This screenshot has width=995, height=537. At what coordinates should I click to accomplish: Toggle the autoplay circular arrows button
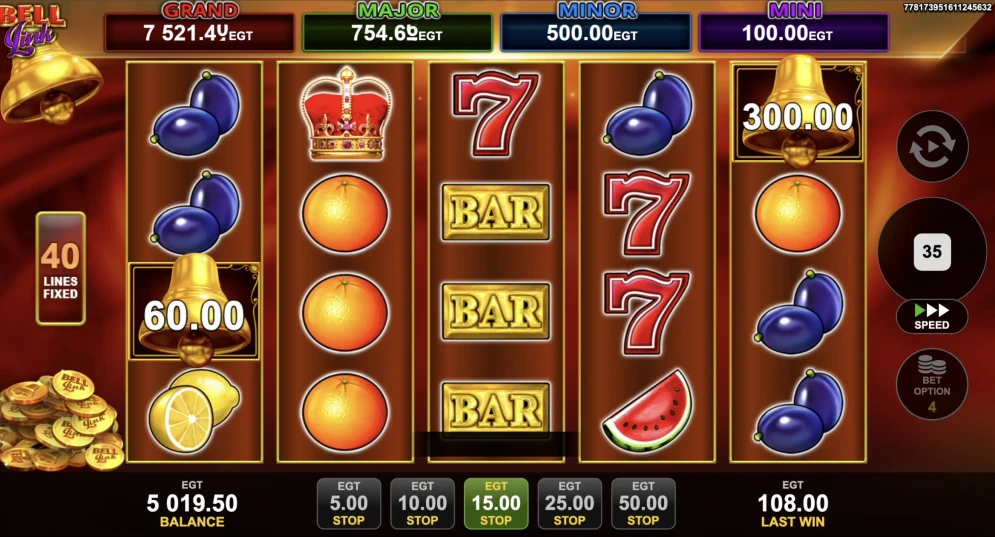931,146
